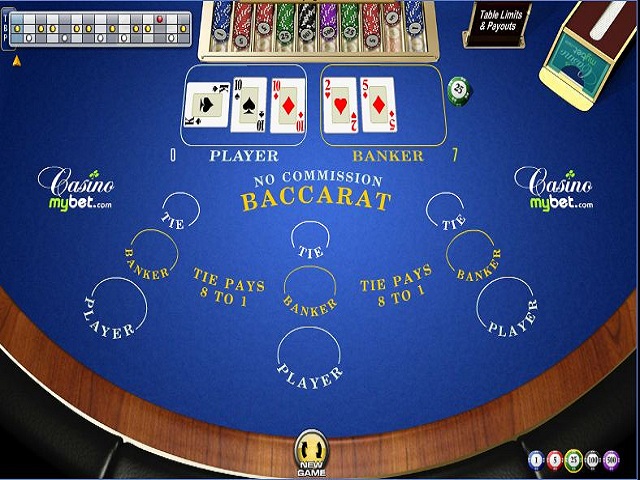Bet on the bottom center Player circle
This screenshot has height=480, width=640.
pyautogui.click(x=309, y=362)
